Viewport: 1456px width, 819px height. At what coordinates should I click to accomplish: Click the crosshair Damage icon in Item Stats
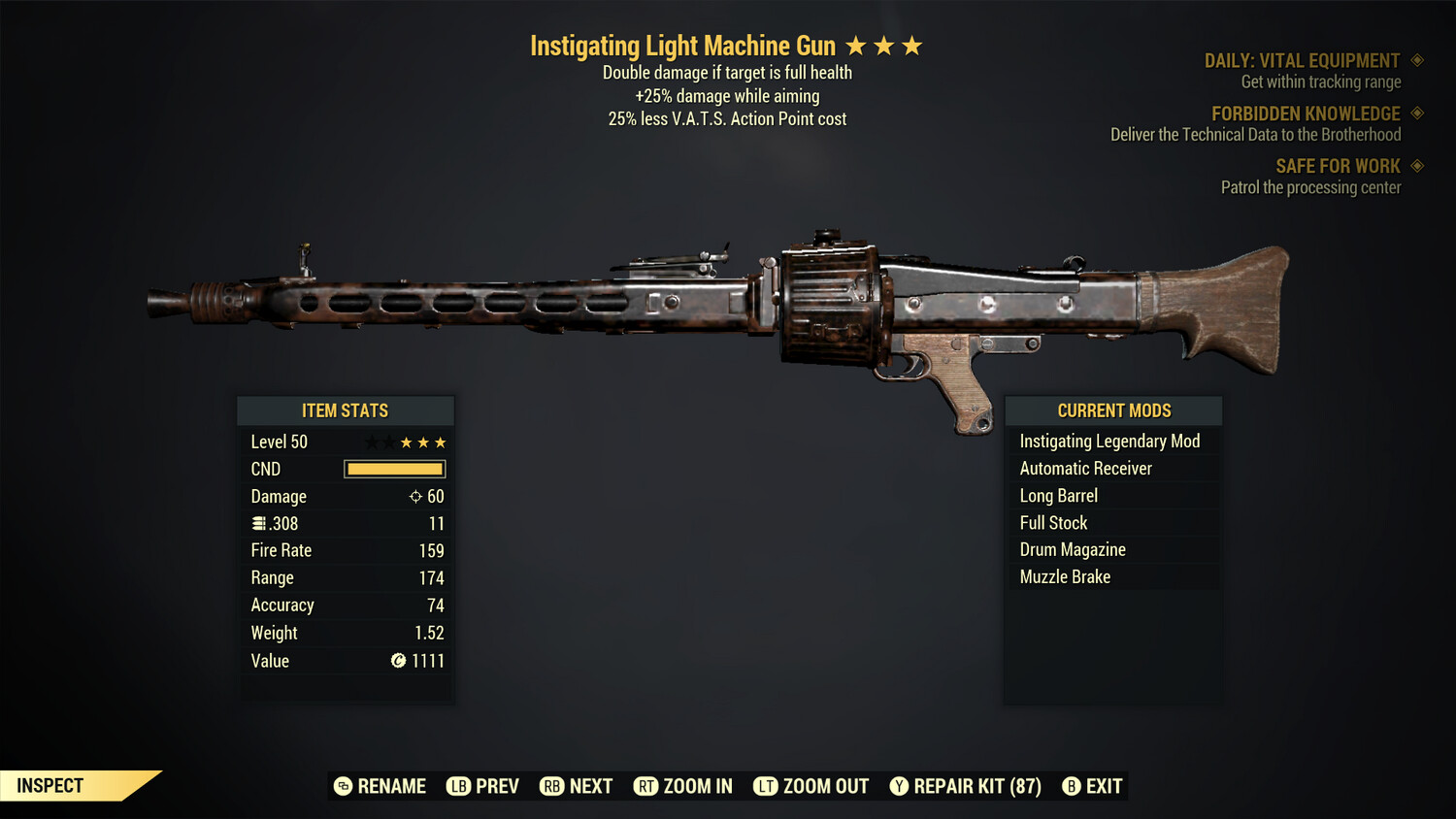click(415, 496)
